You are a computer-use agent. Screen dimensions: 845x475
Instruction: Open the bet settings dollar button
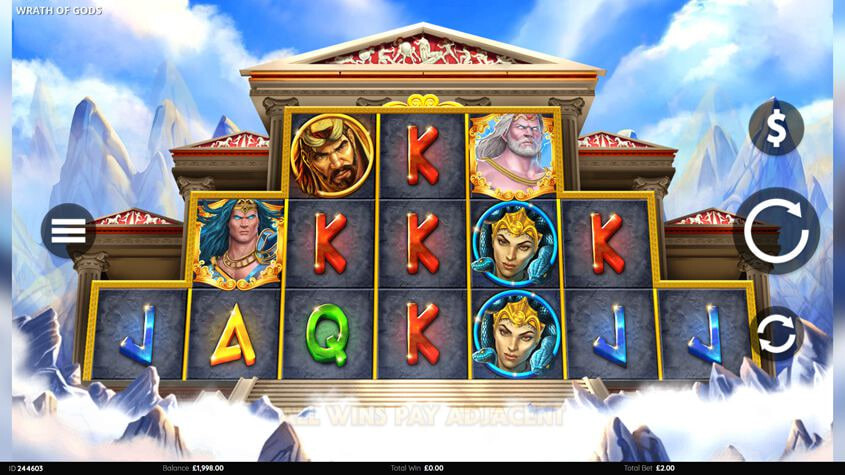point(776,127)
